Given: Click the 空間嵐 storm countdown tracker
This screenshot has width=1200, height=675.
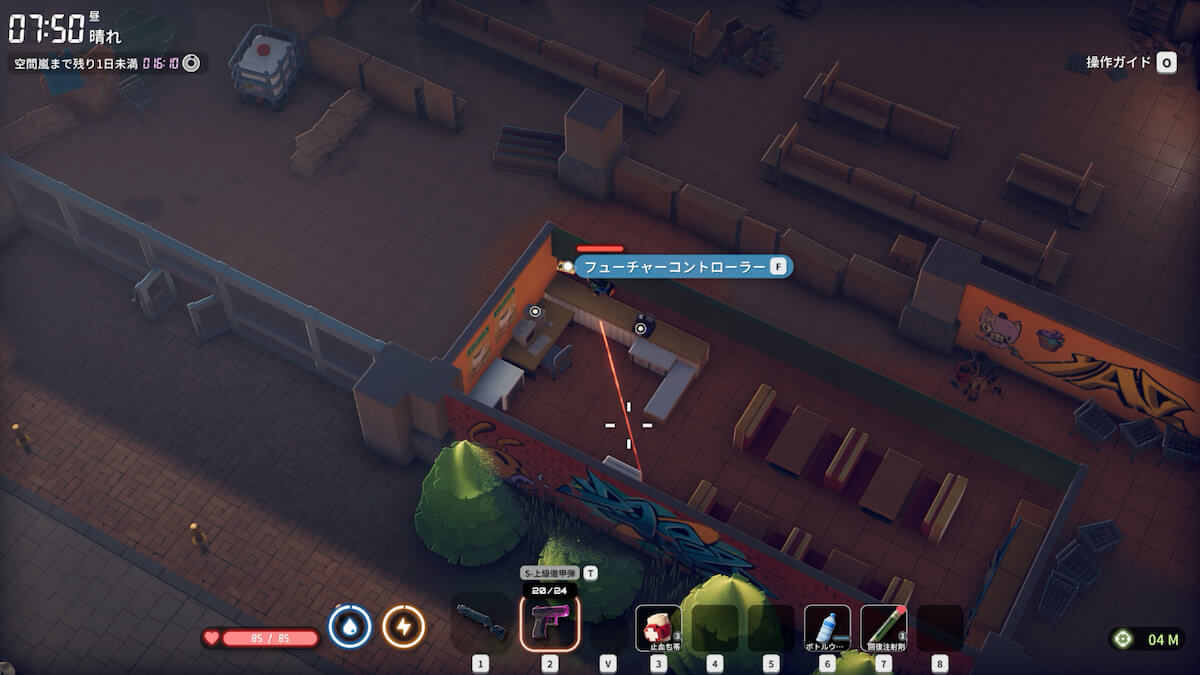Looking at the screenshot, I should pos(107,63).
